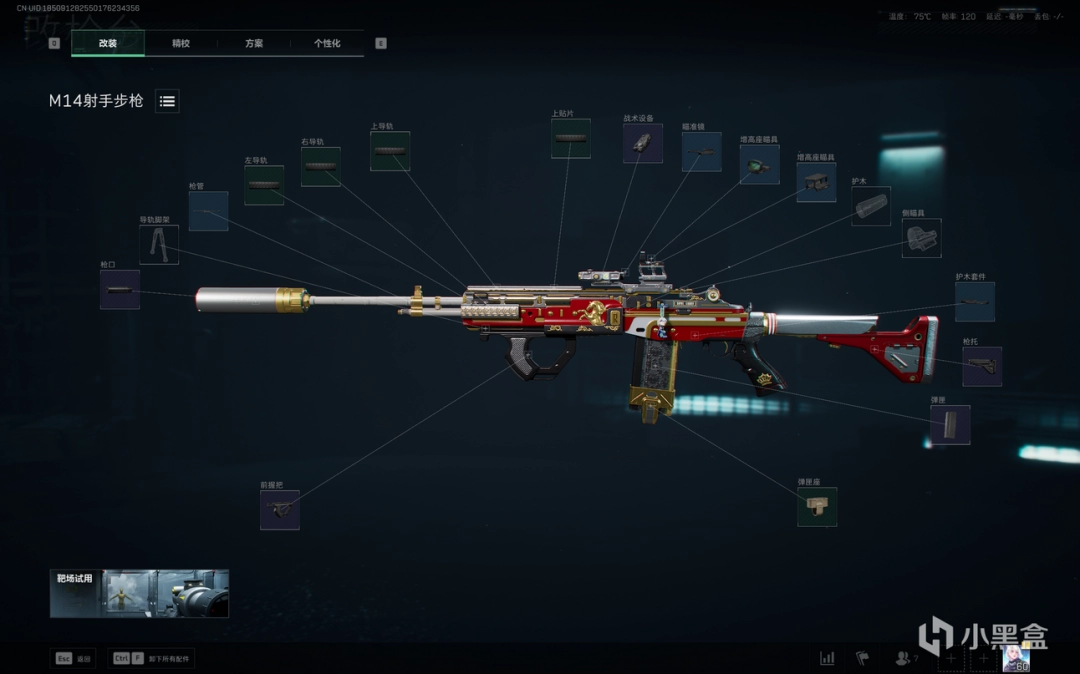The height and width of the screenshot is (674, 1080).
Task: Open the 瞄准镜 scope slot
Action: coord(701,152)
